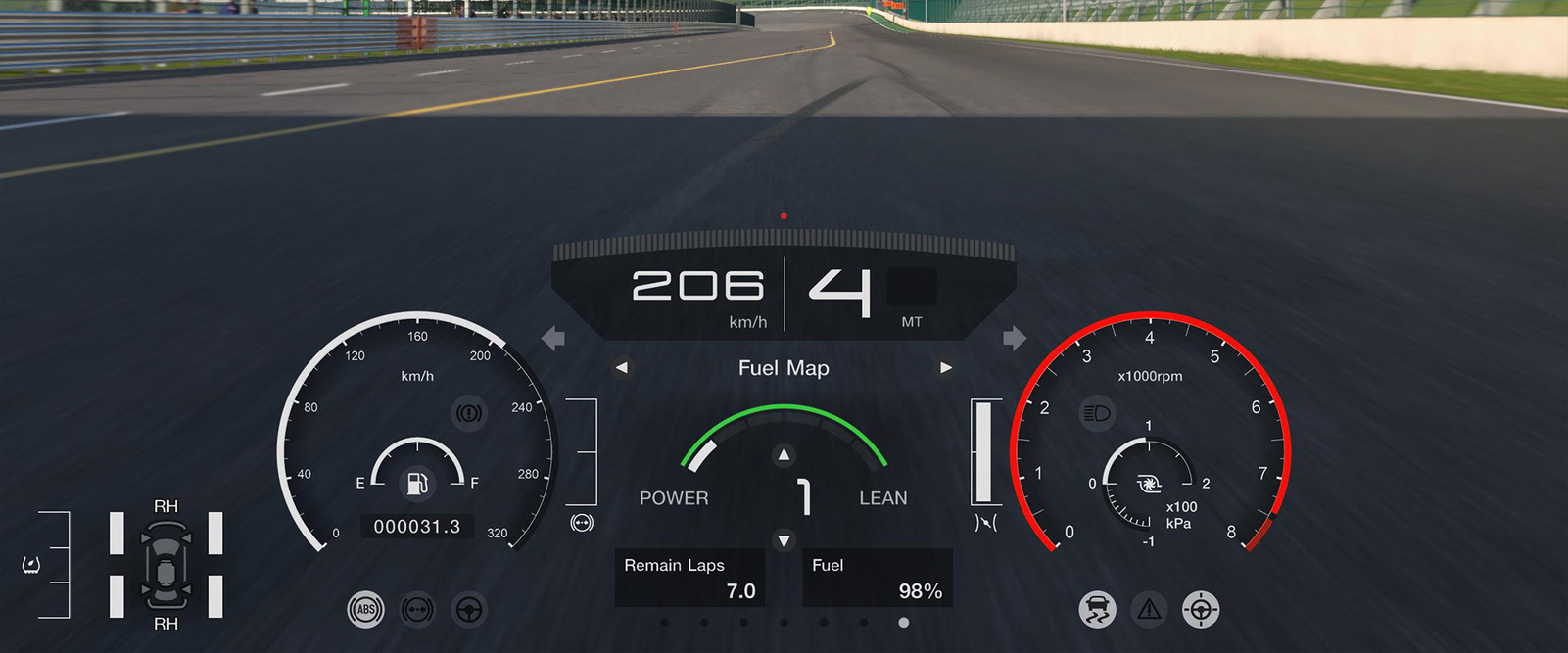Select the crosshair target icon
Screen dimensions: 1568x653
[1201, 610]
